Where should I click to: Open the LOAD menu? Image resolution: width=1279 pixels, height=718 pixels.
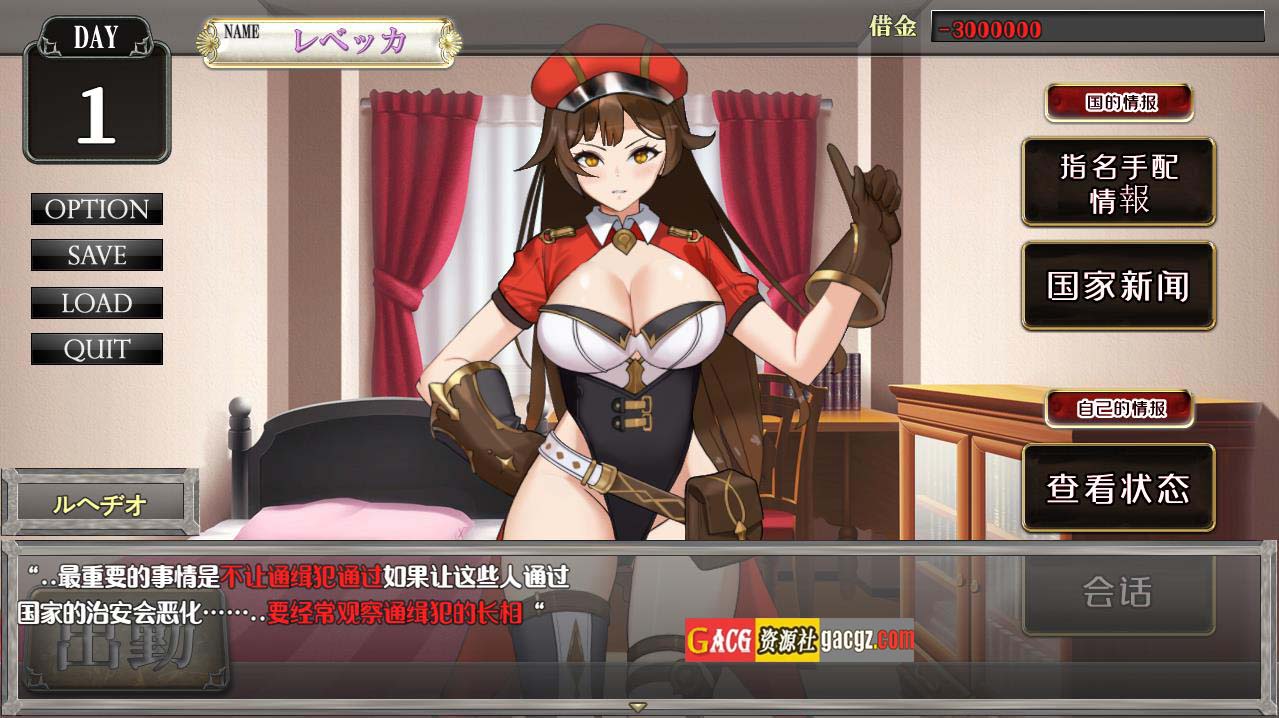[x=97, y=303]
